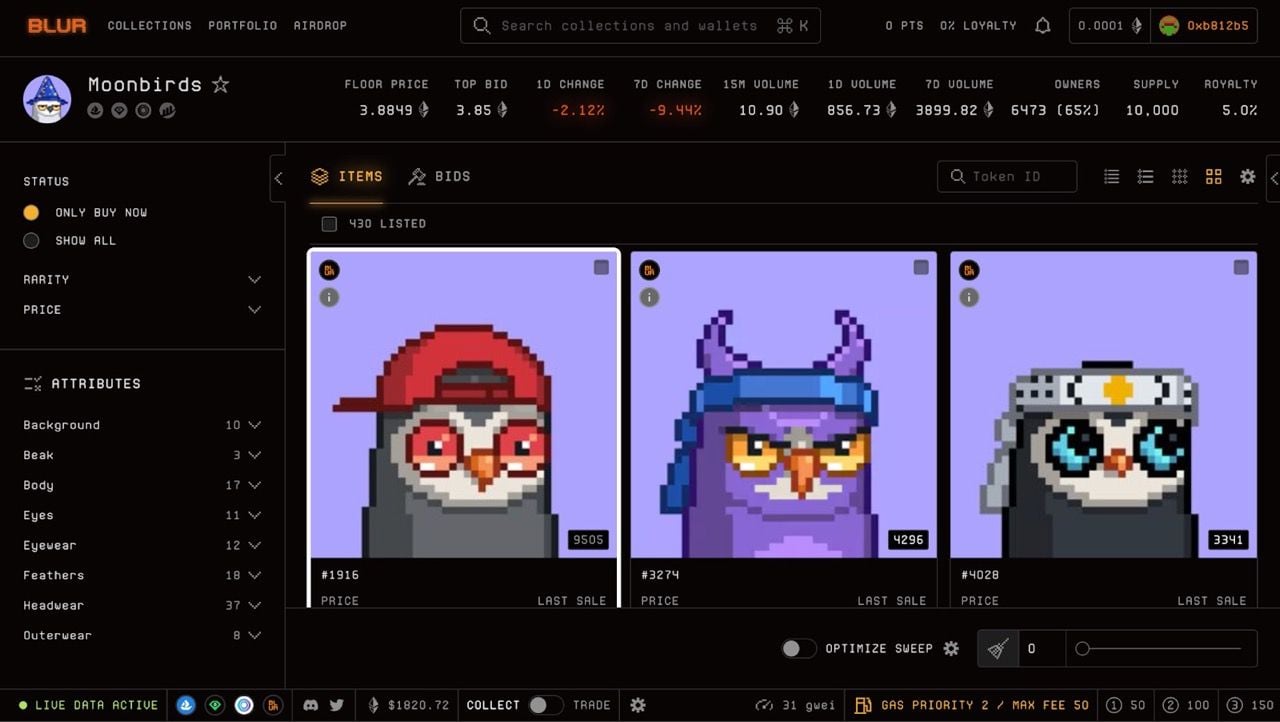The height and width of the screenshot is (722, 1280).
Task: Switch to compact list view layout
Action: point(1111,176)
